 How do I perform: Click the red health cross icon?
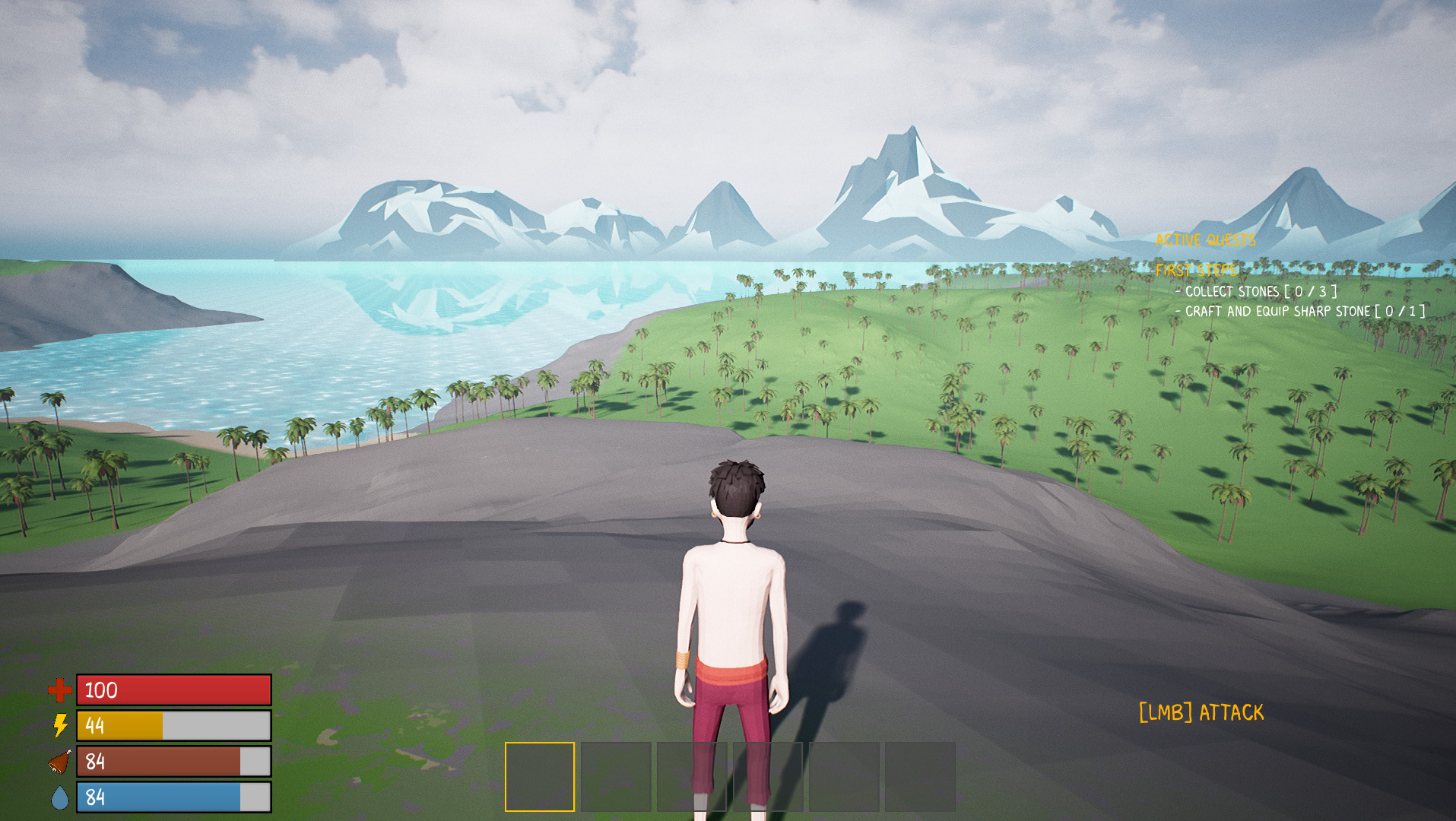coord(59,690)
